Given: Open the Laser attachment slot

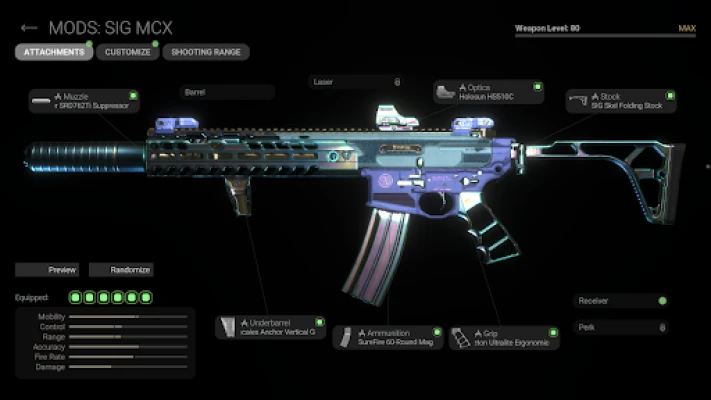Looking at the screenshot, I should [x=356, y=81].
